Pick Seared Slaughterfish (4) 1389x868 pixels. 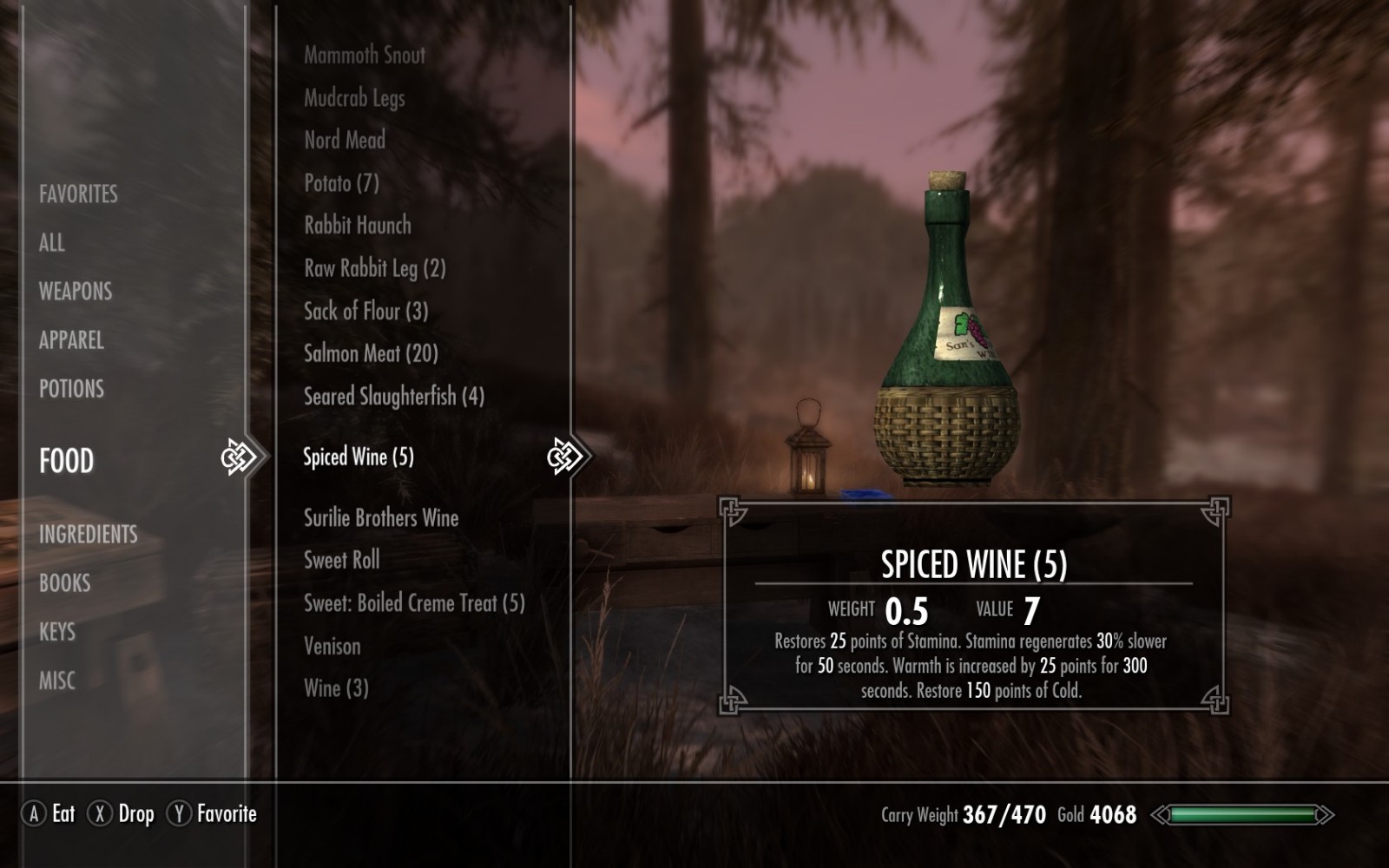click(393, 397)
